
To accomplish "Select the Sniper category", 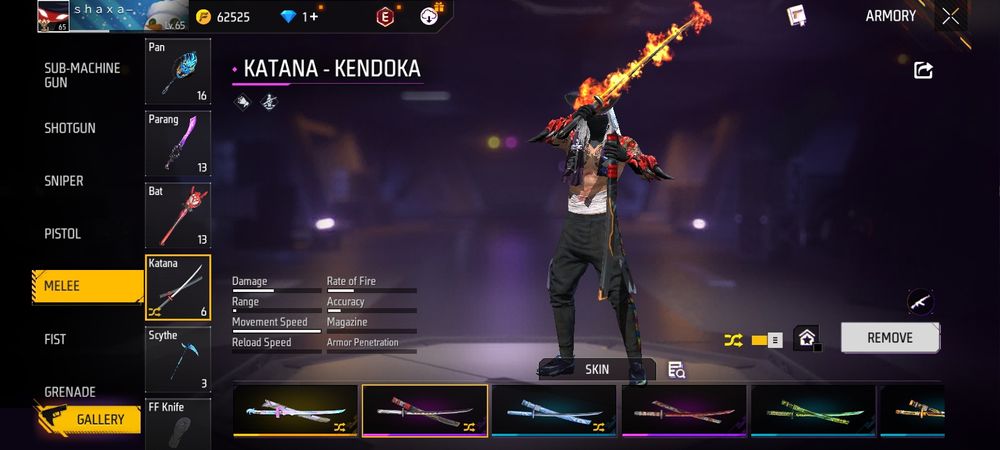I will [x=64, y=181].
